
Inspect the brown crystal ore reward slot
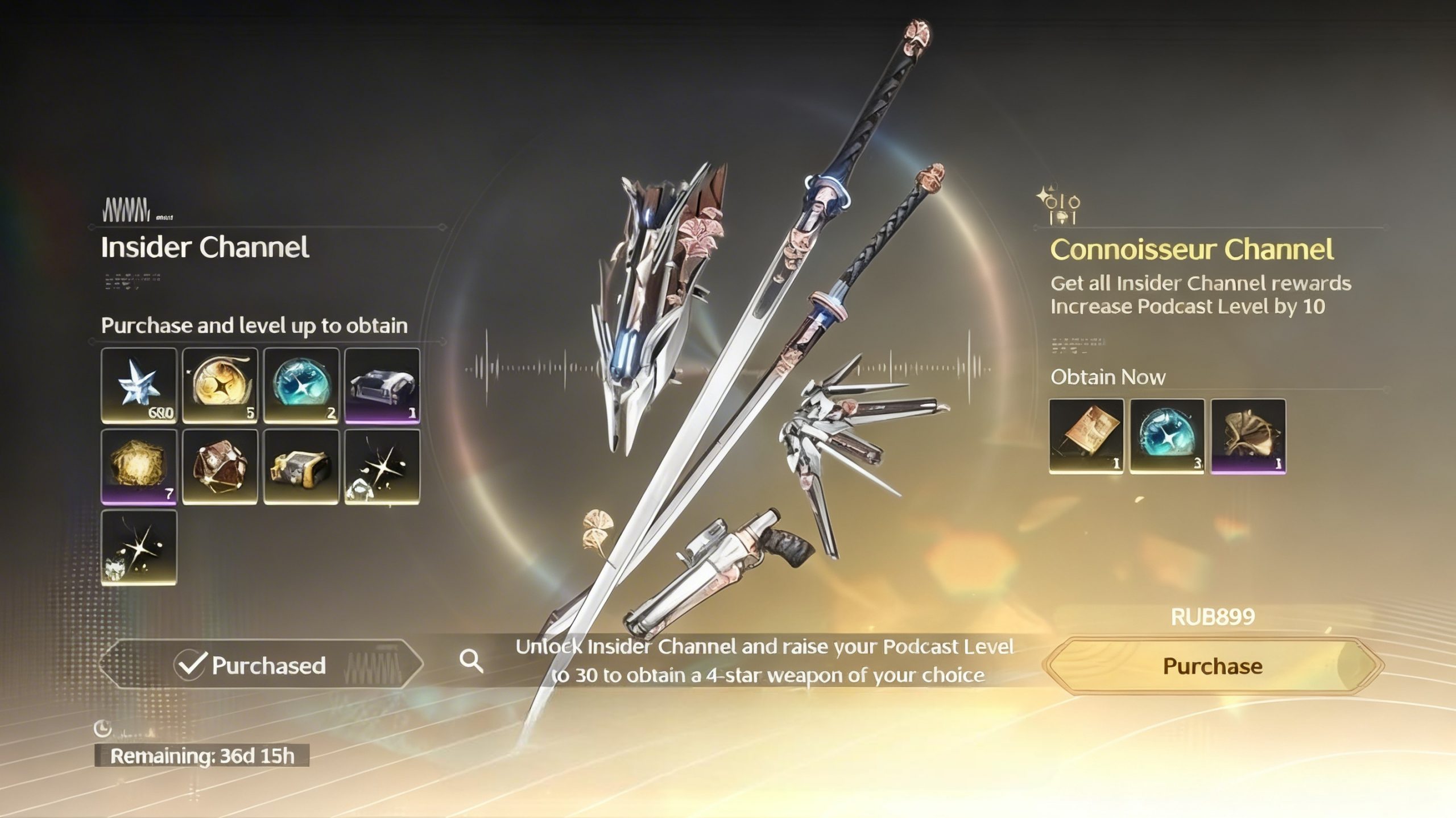tap(220, 467)
